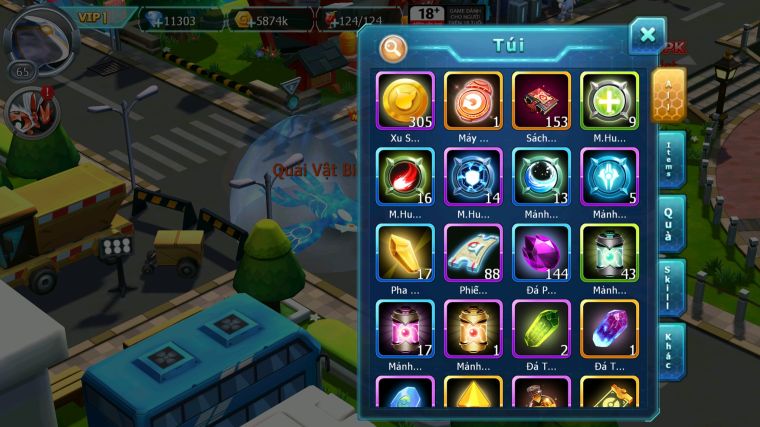Choose the yellow crystal Pha item

[405, 252]
